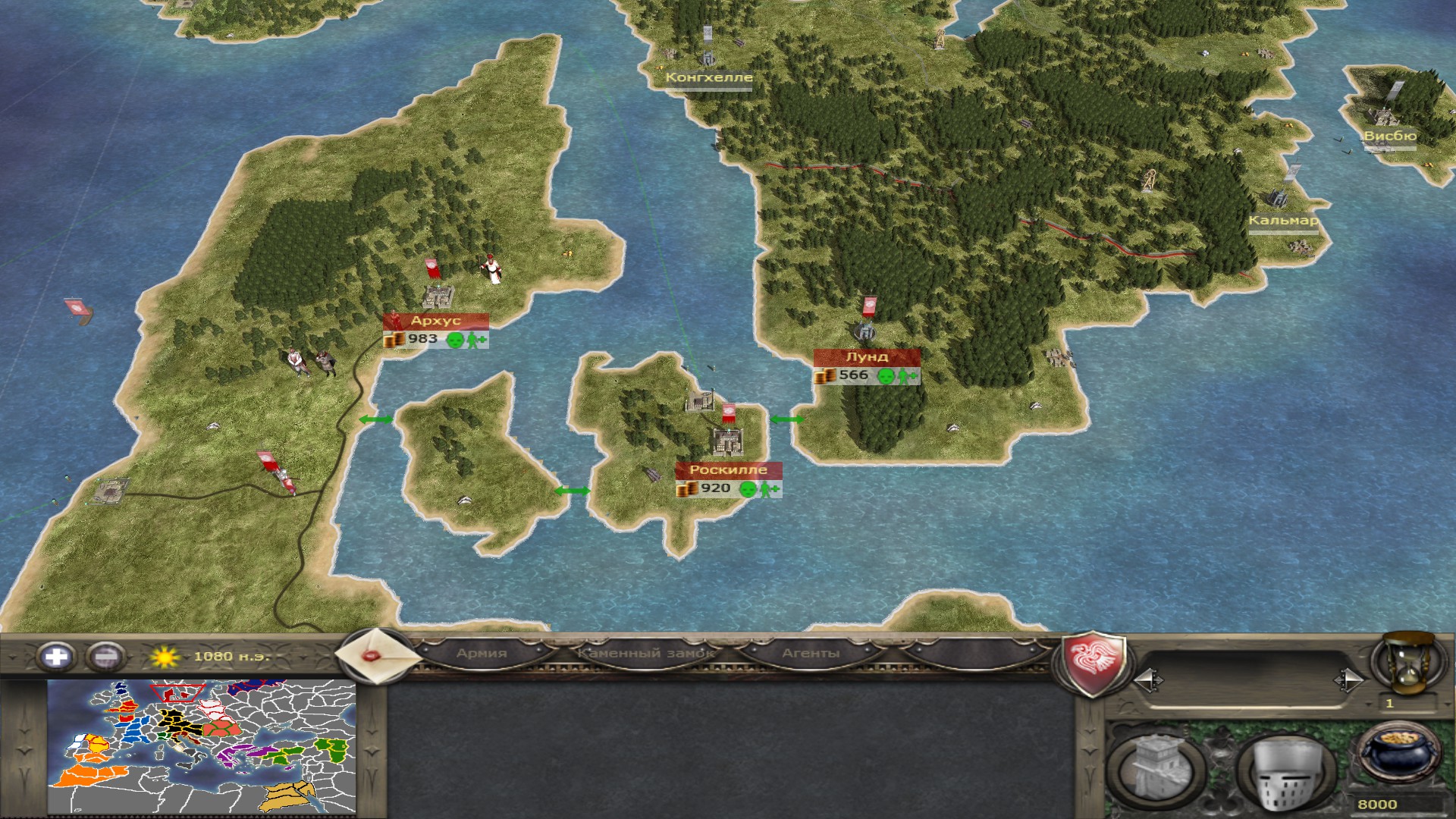Select the Архус settlement label
The height and width of the screenshot is (819, 1456).
click(435, 321)
